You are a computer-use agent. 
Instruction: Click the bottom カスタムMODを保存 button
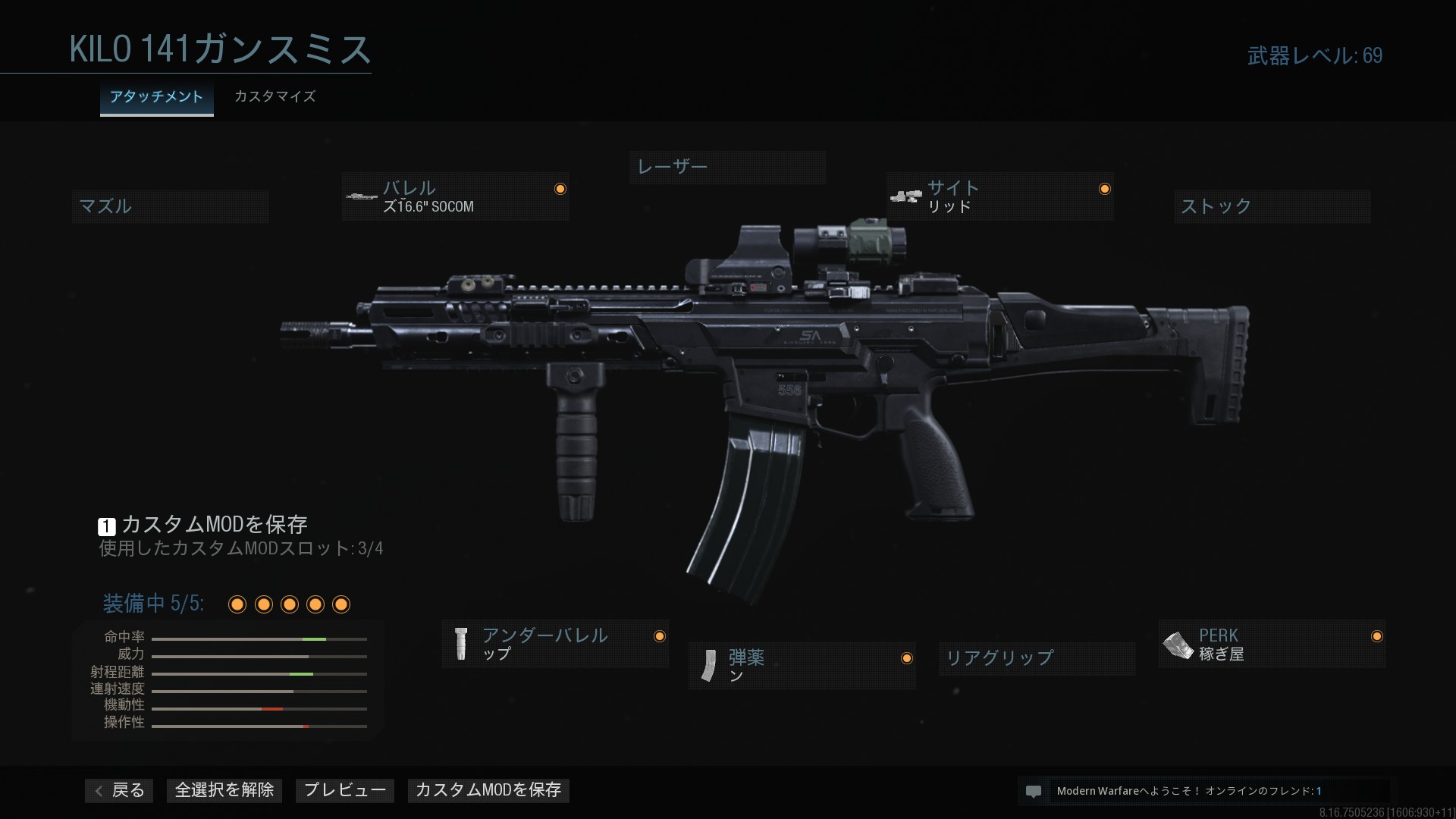pos(488,790)
